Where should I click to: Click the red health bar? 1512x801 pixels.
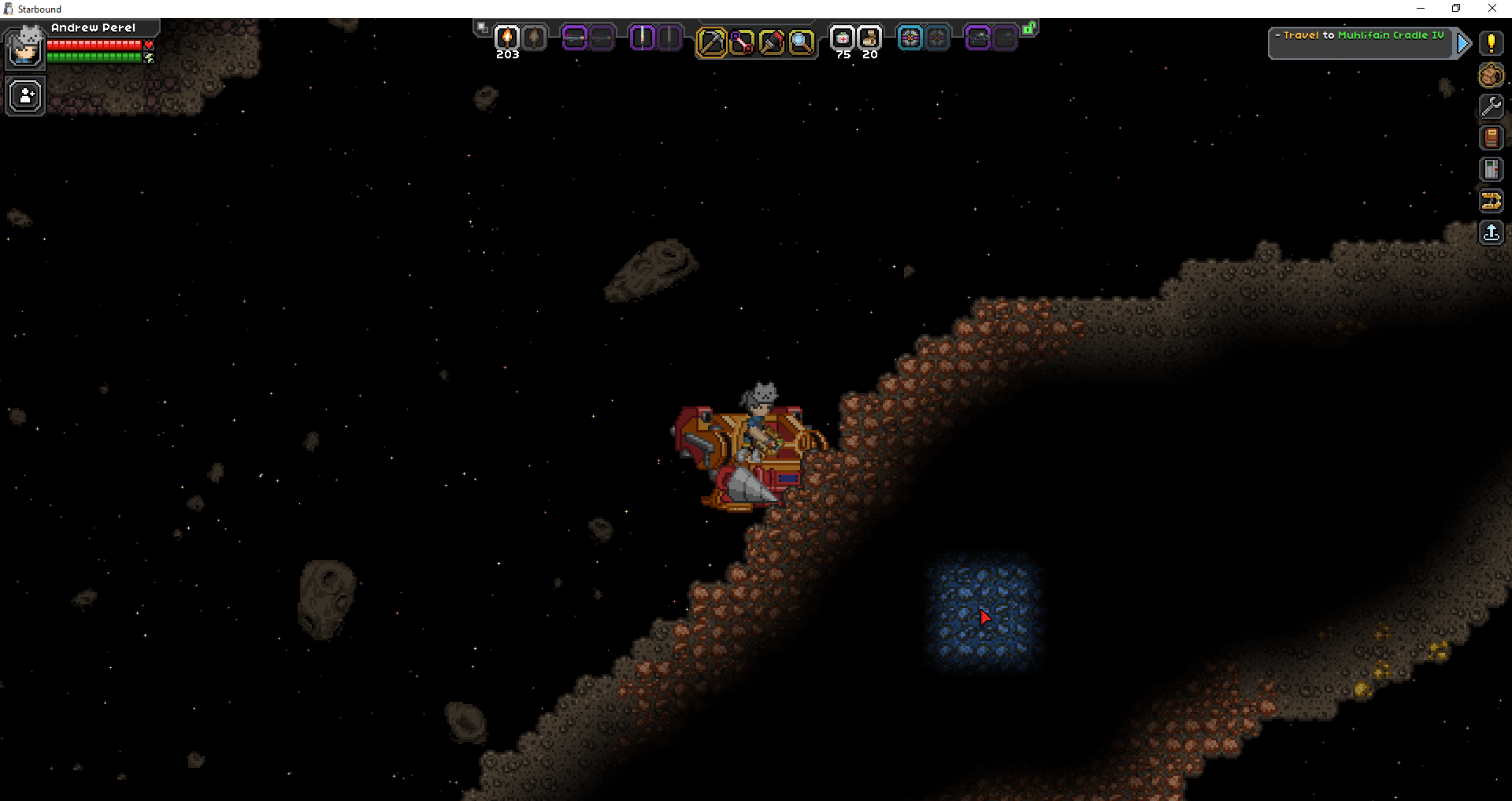click(x=94, y=45)
